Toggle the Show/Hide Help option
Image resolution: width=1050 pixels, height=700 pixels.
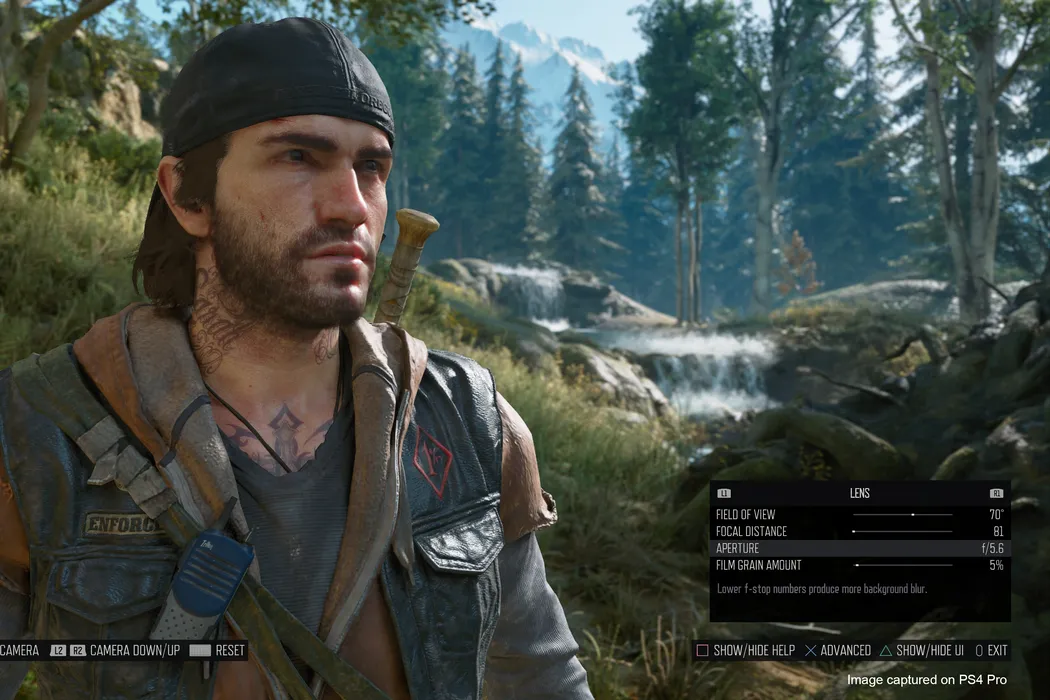click(745, 651)
